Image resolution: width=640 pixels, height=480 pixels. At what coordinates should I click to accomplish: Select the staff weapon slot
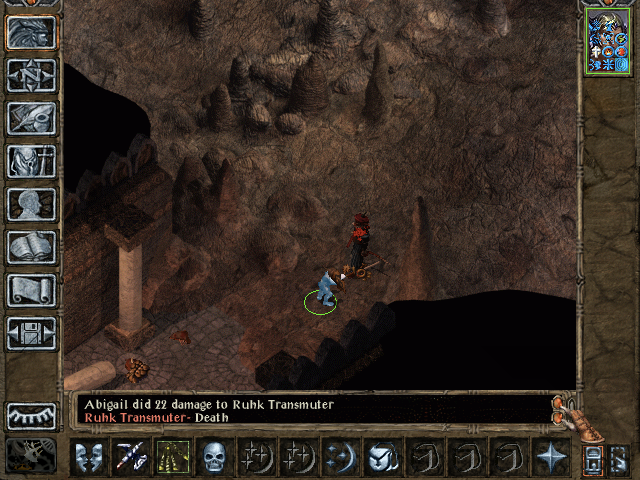pos(131,457)
